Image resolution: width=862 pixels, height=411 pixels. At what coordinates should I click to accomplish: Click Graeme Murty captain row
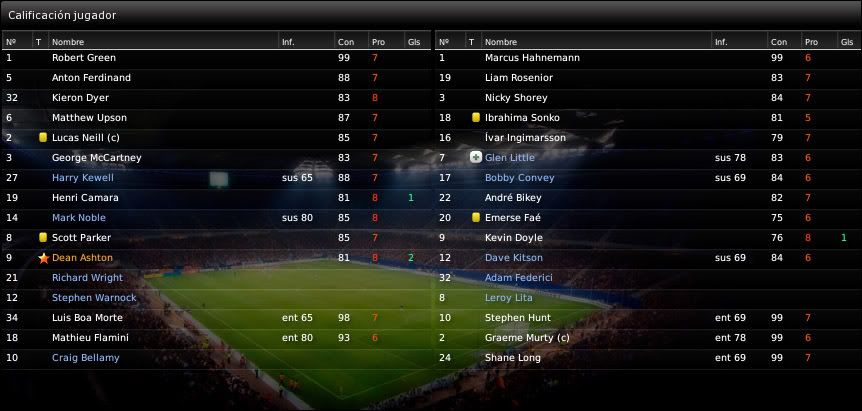click(527, 338)
